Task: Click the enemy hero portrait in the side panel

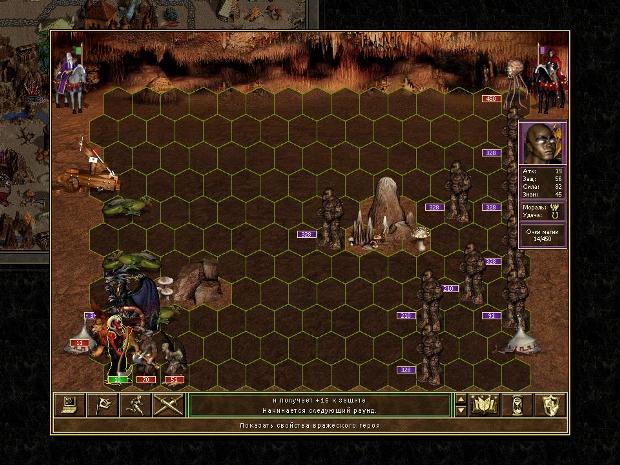Action: coord(543,144)
